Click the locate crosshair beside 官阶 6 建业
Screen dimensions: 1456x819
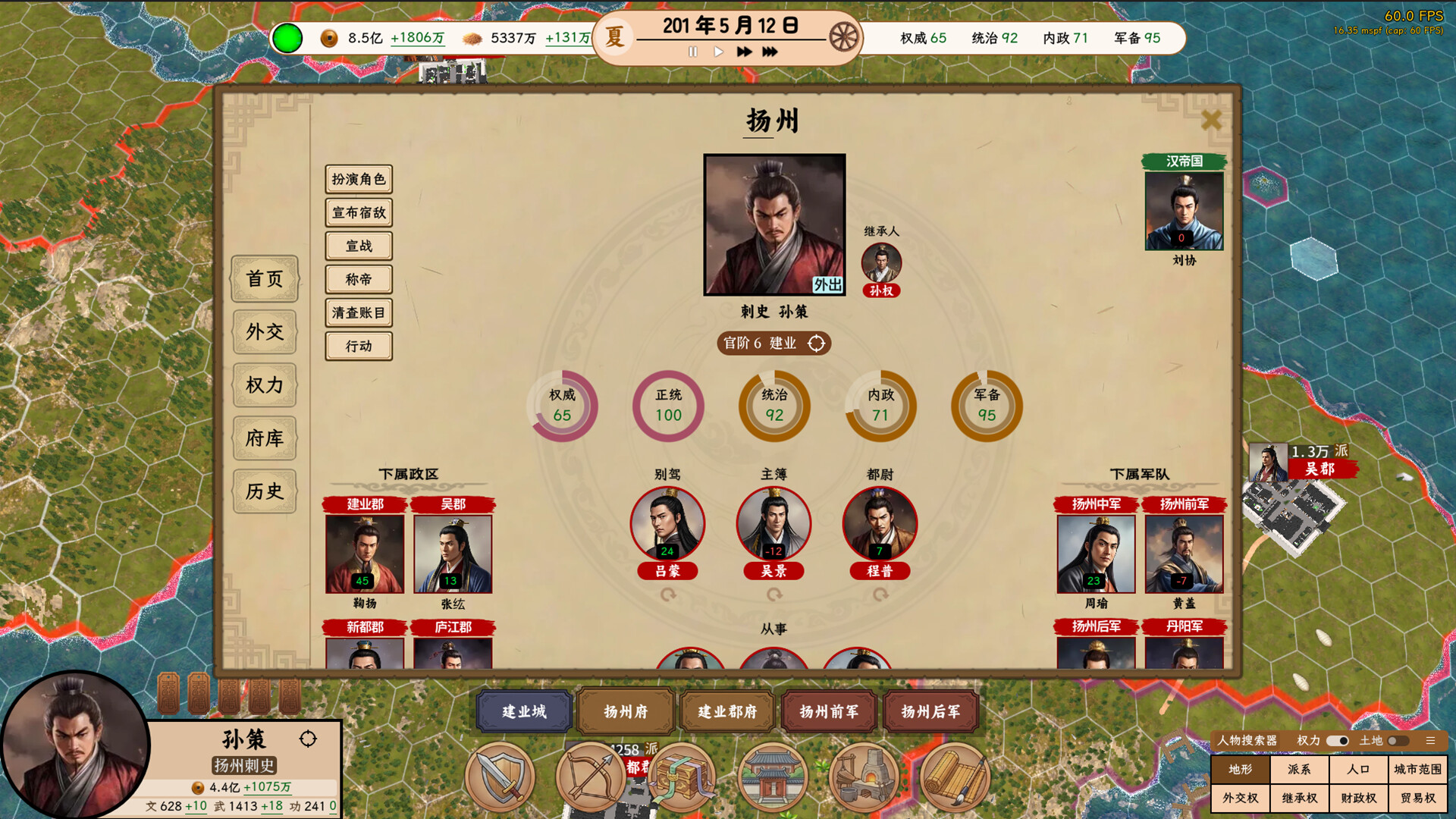pyautogui.click(x=817, y=344)
